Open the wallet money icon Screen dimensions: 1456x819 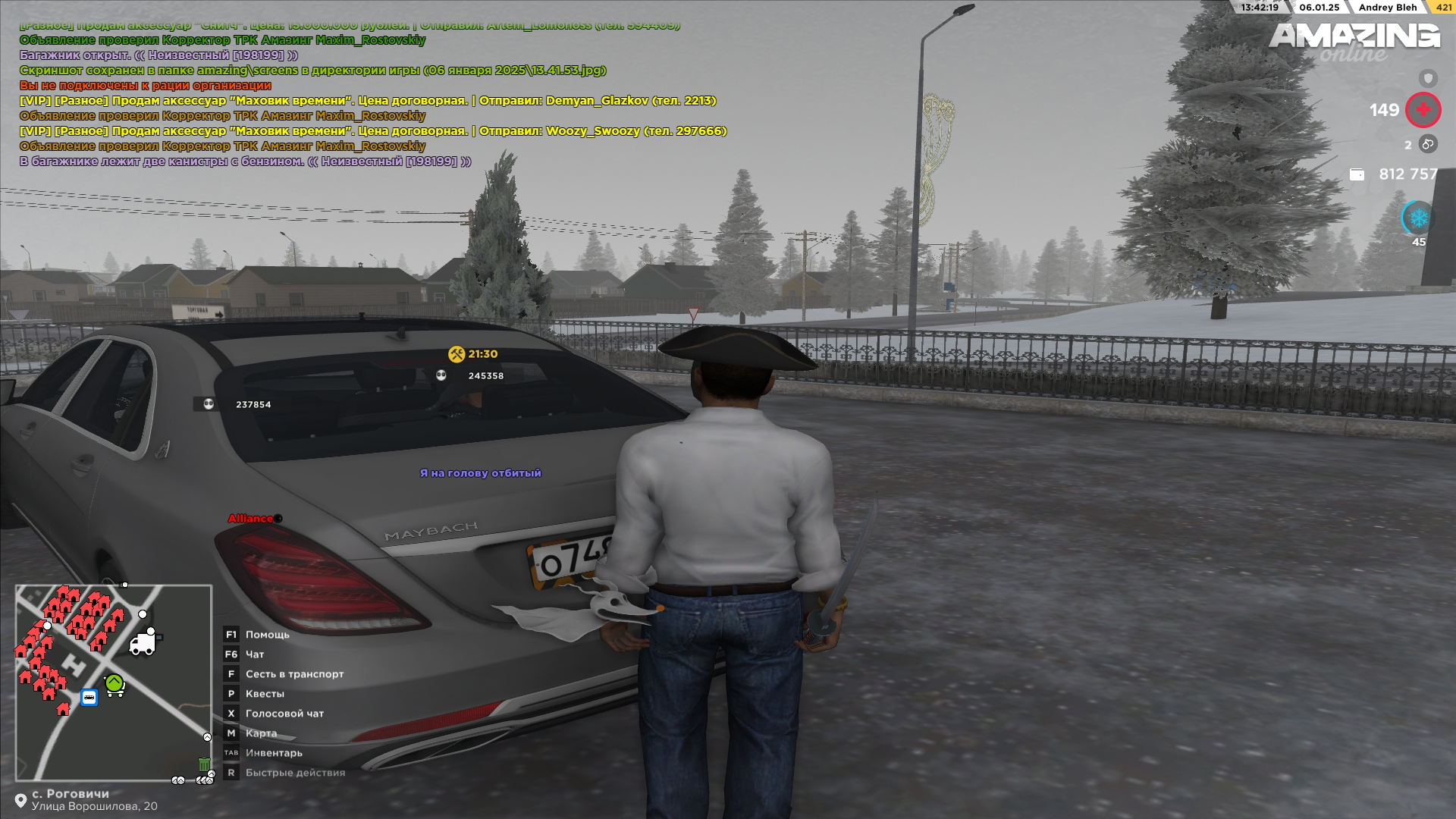point(1357,174)
